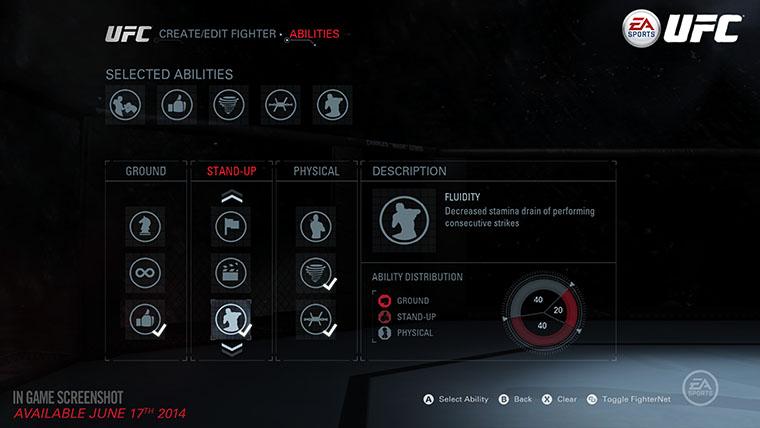Choose the tornado icon in Selected Abilities row
The image size is (760, 428).
coord(229,104)
